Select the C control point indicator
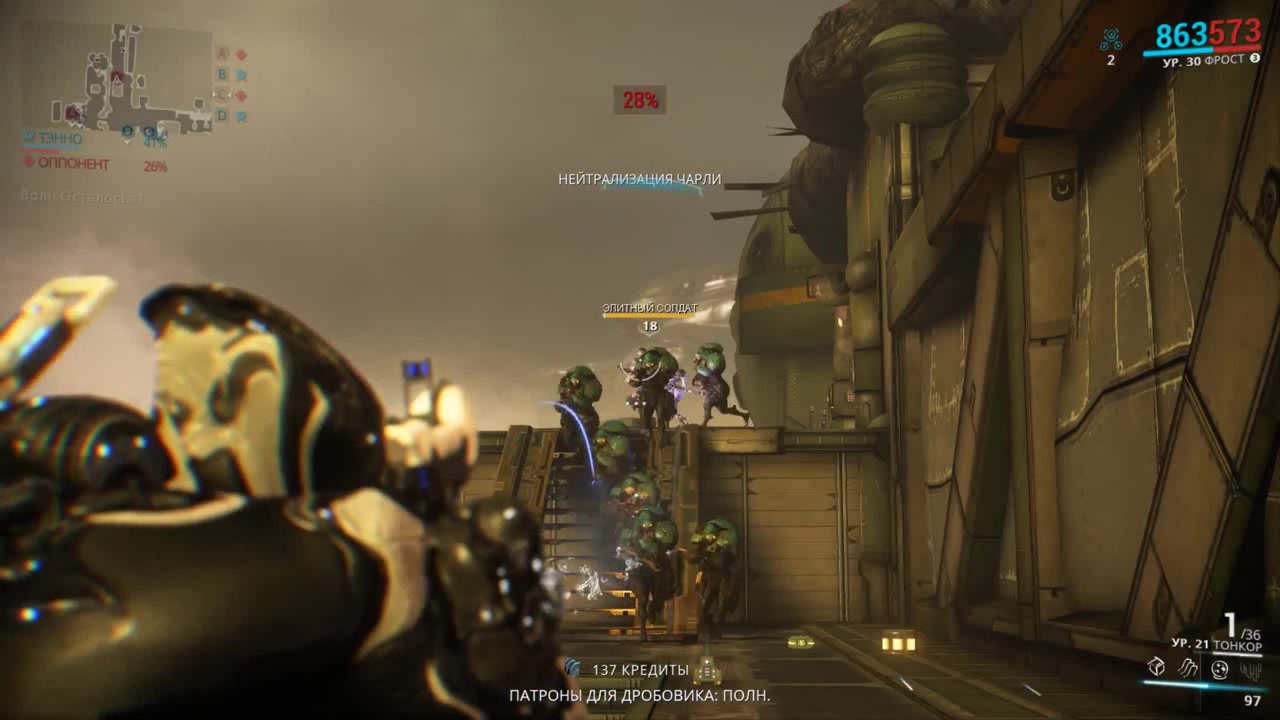1280x720 pixels. coord(222,95)
